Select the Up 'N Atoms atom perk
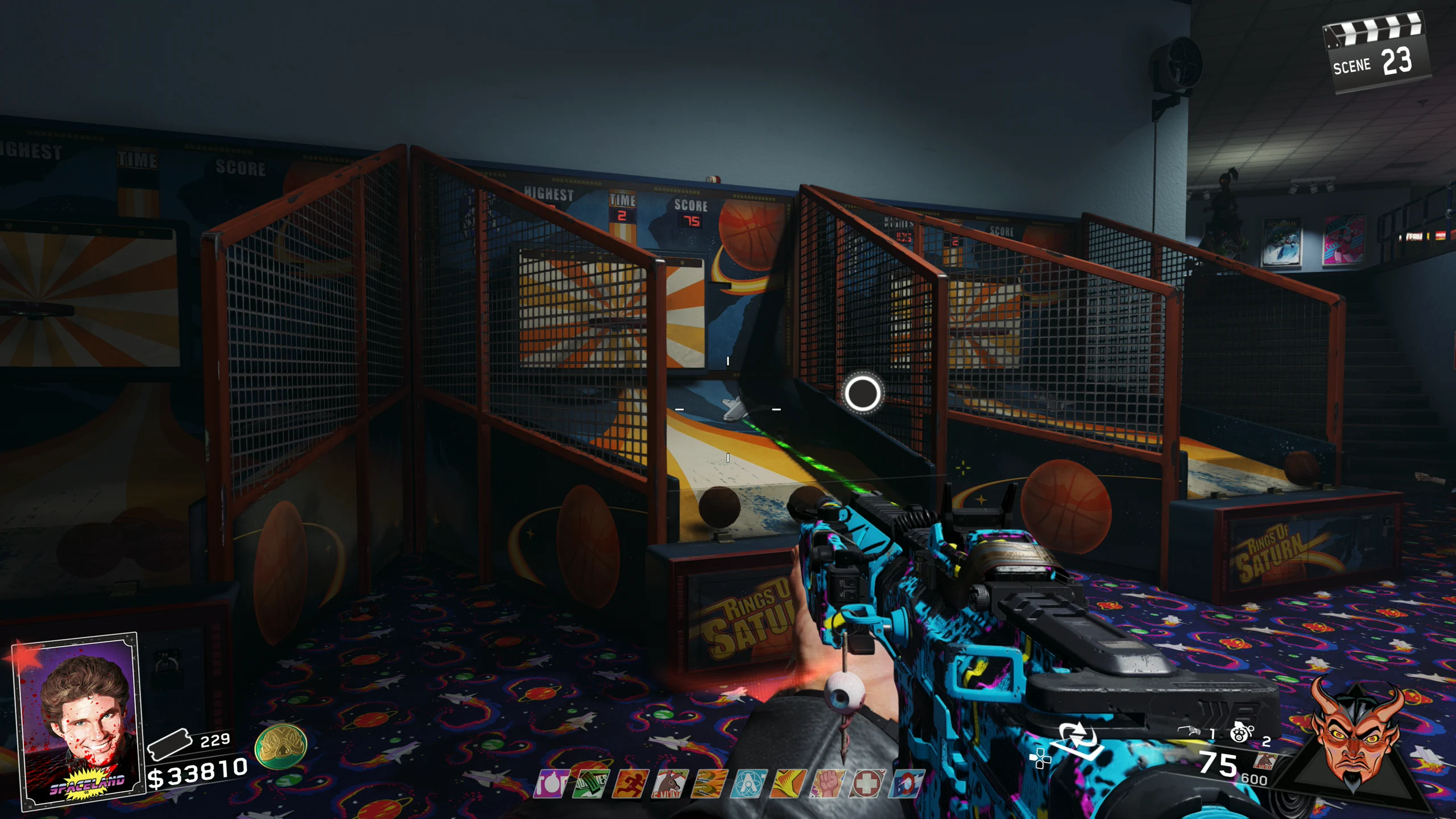Screen dimensions: 1456x819 (748, 784)
